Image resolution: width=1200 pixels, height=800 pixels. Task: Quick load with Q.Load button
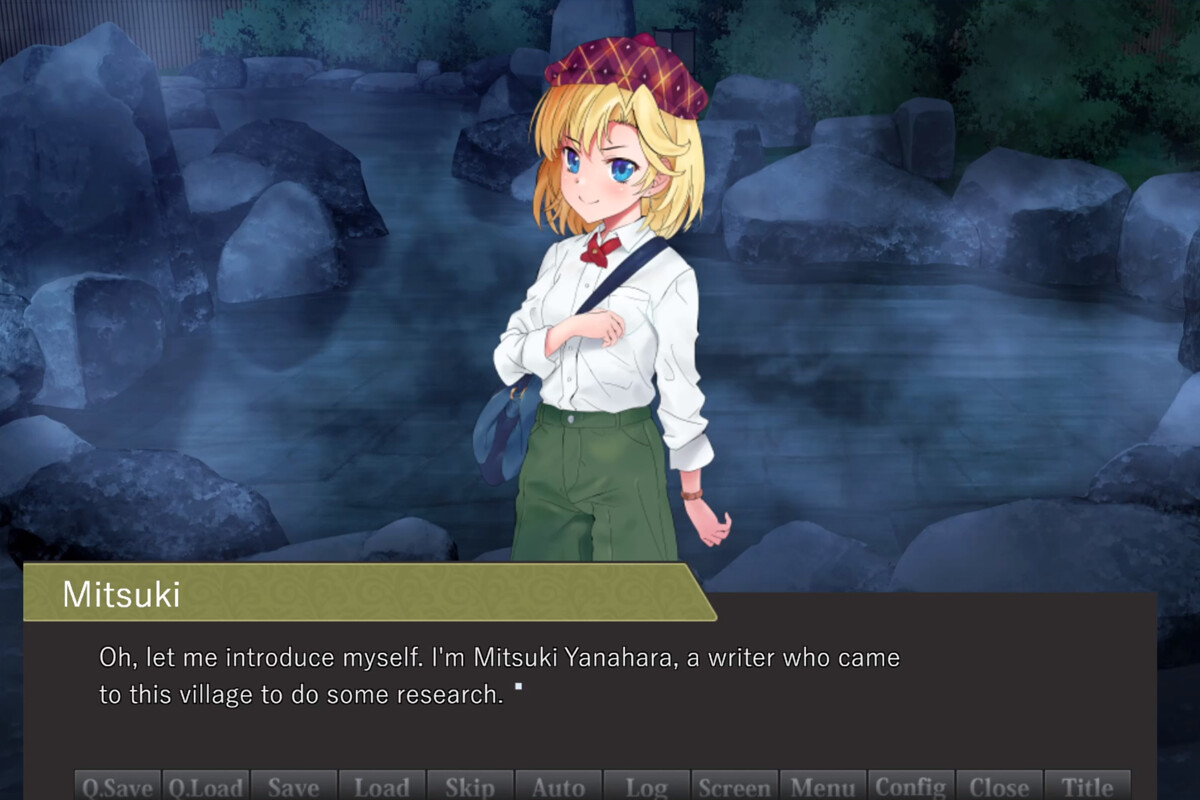click(206, 786)
